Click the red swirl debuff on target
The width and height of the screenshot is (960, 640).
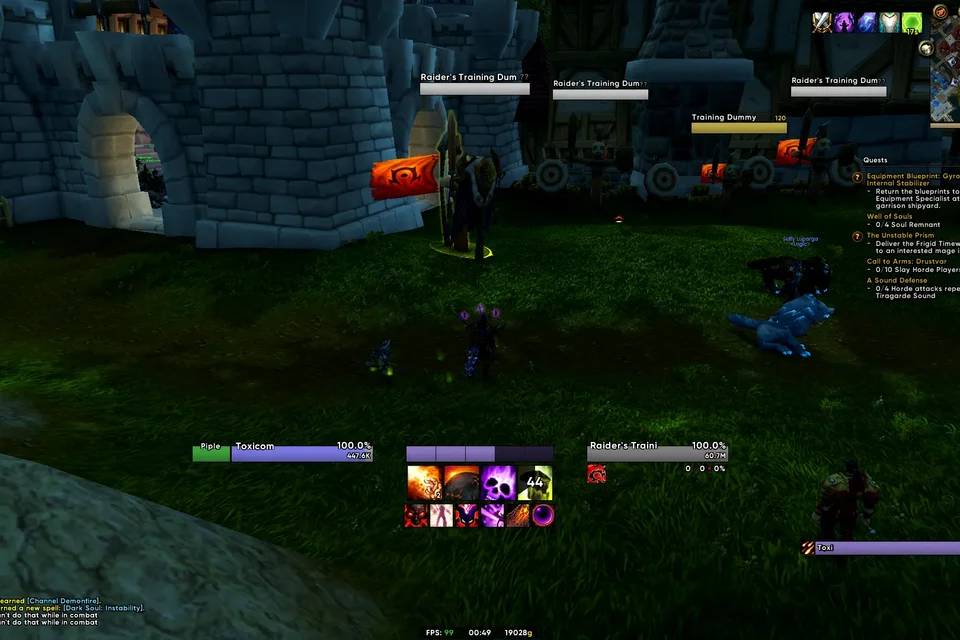pyautogui.click(x=596, y=473)
